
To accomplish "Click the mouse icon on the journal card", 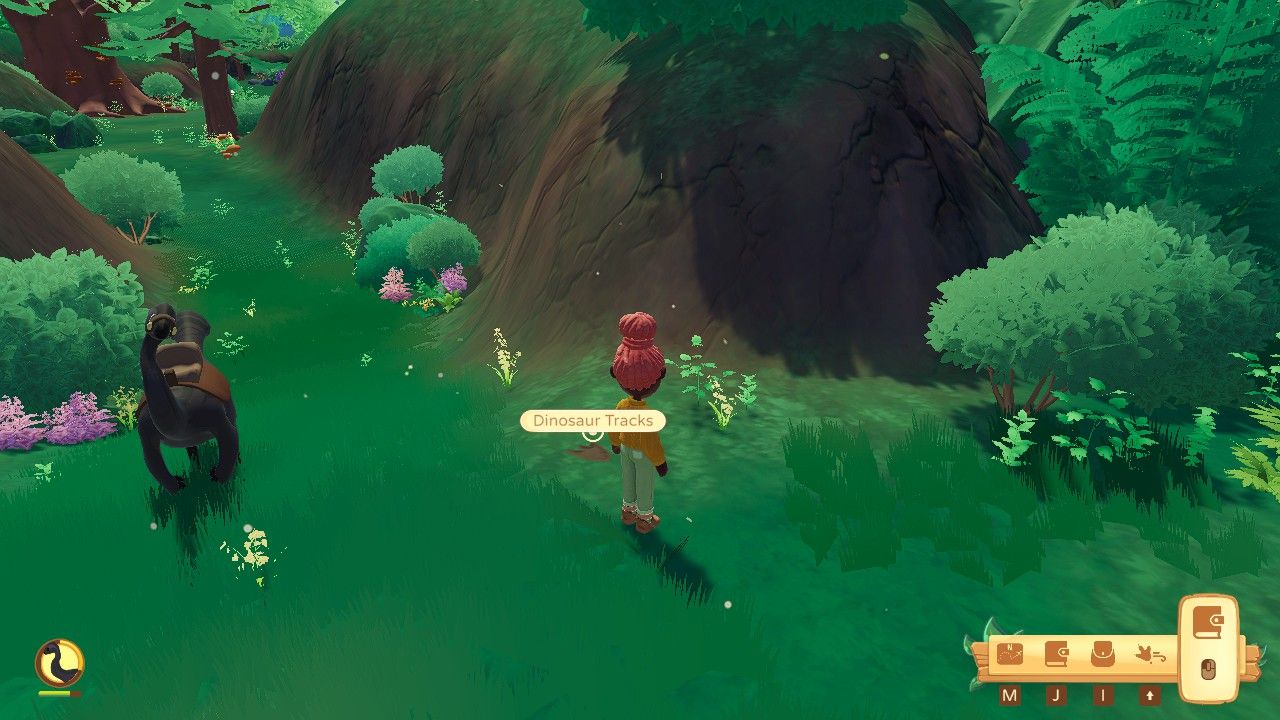I will point(1207,670).
